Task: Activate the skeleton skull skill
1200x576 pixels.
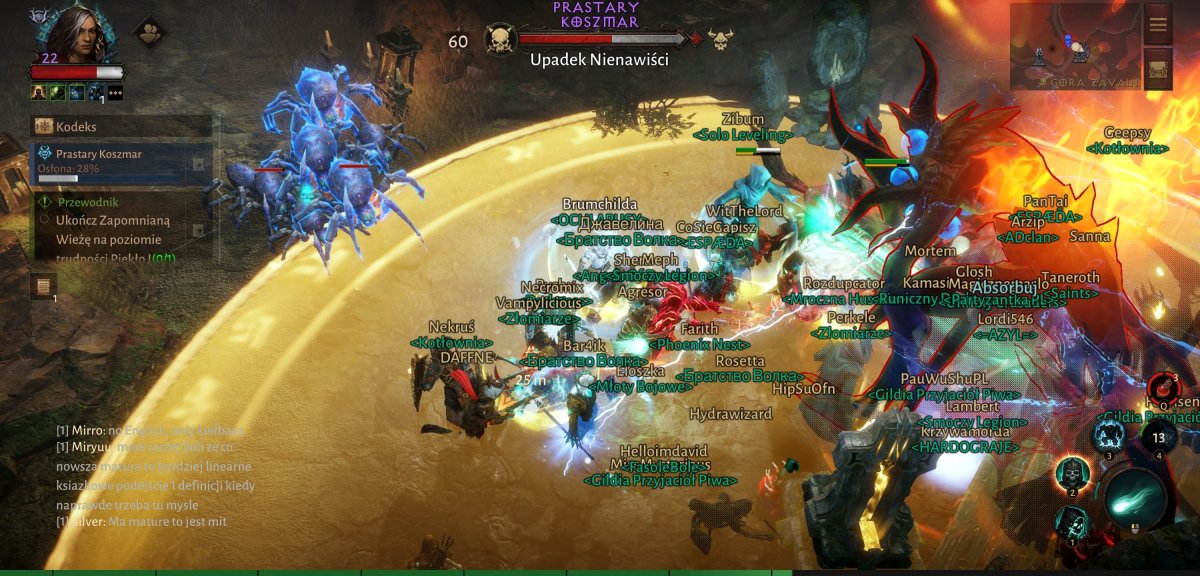Action: pos(1072,473)
